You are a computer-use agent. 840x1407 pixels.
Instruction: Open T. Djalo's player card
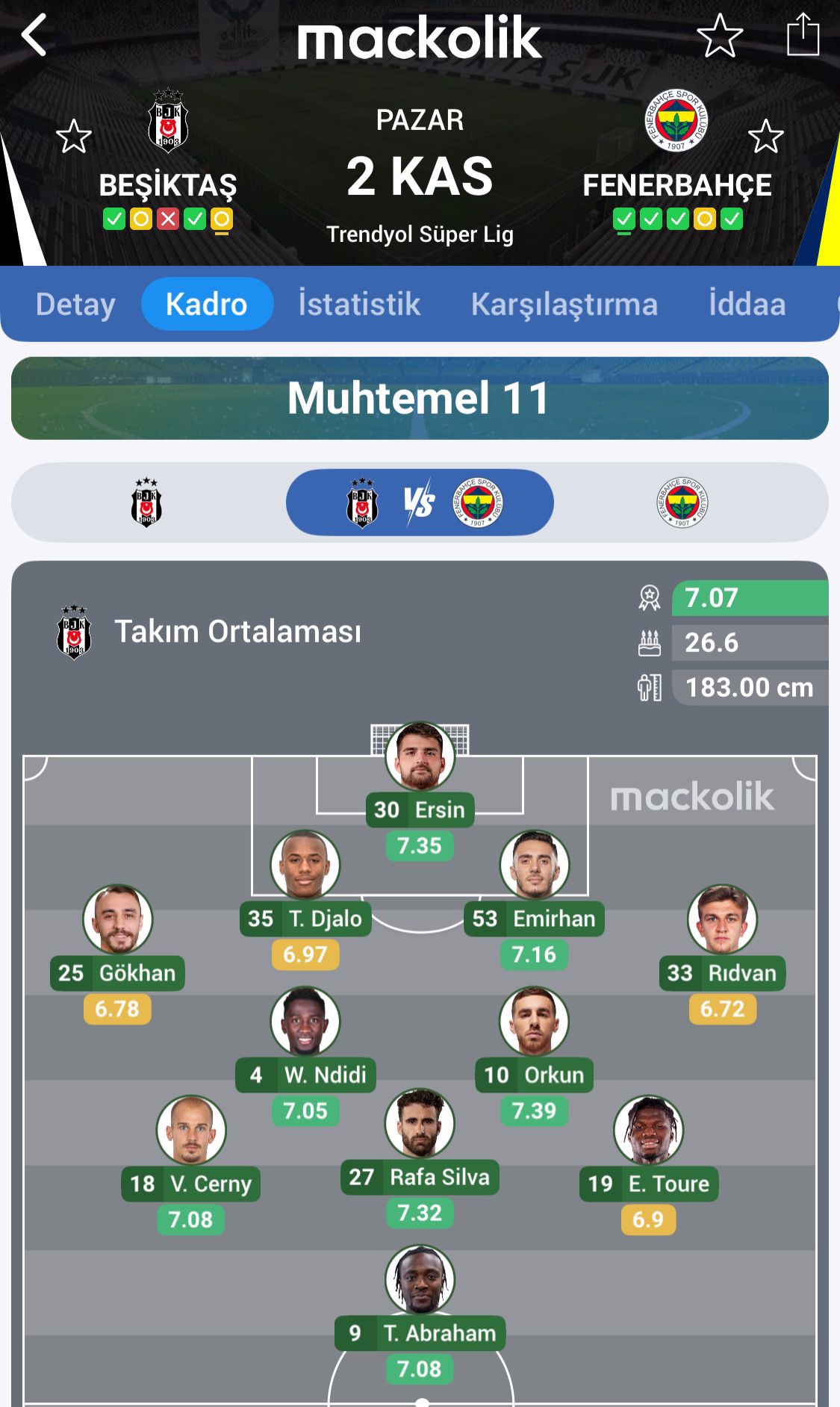pyautogui.click(x=305, y=866)
